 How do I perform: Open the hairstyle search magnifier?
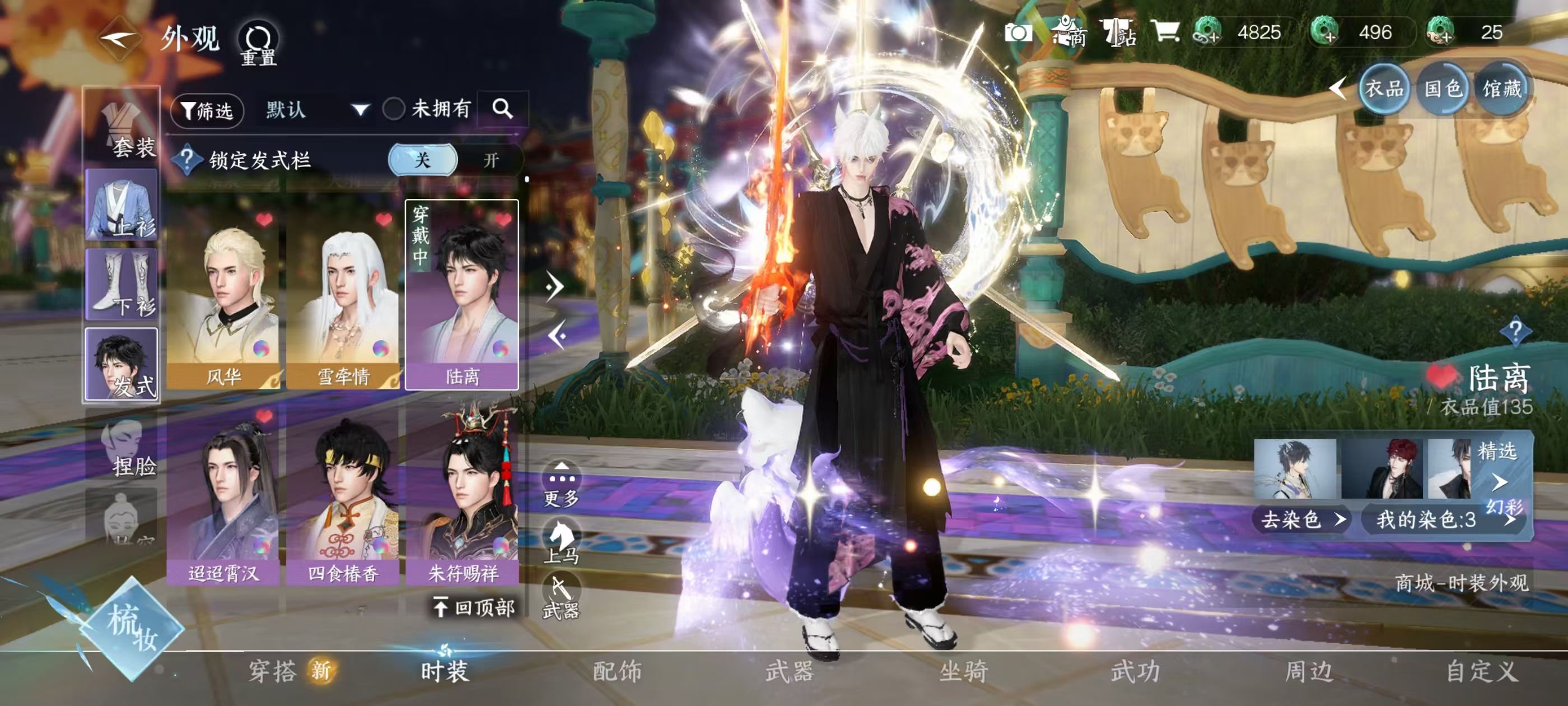[502, 109]
